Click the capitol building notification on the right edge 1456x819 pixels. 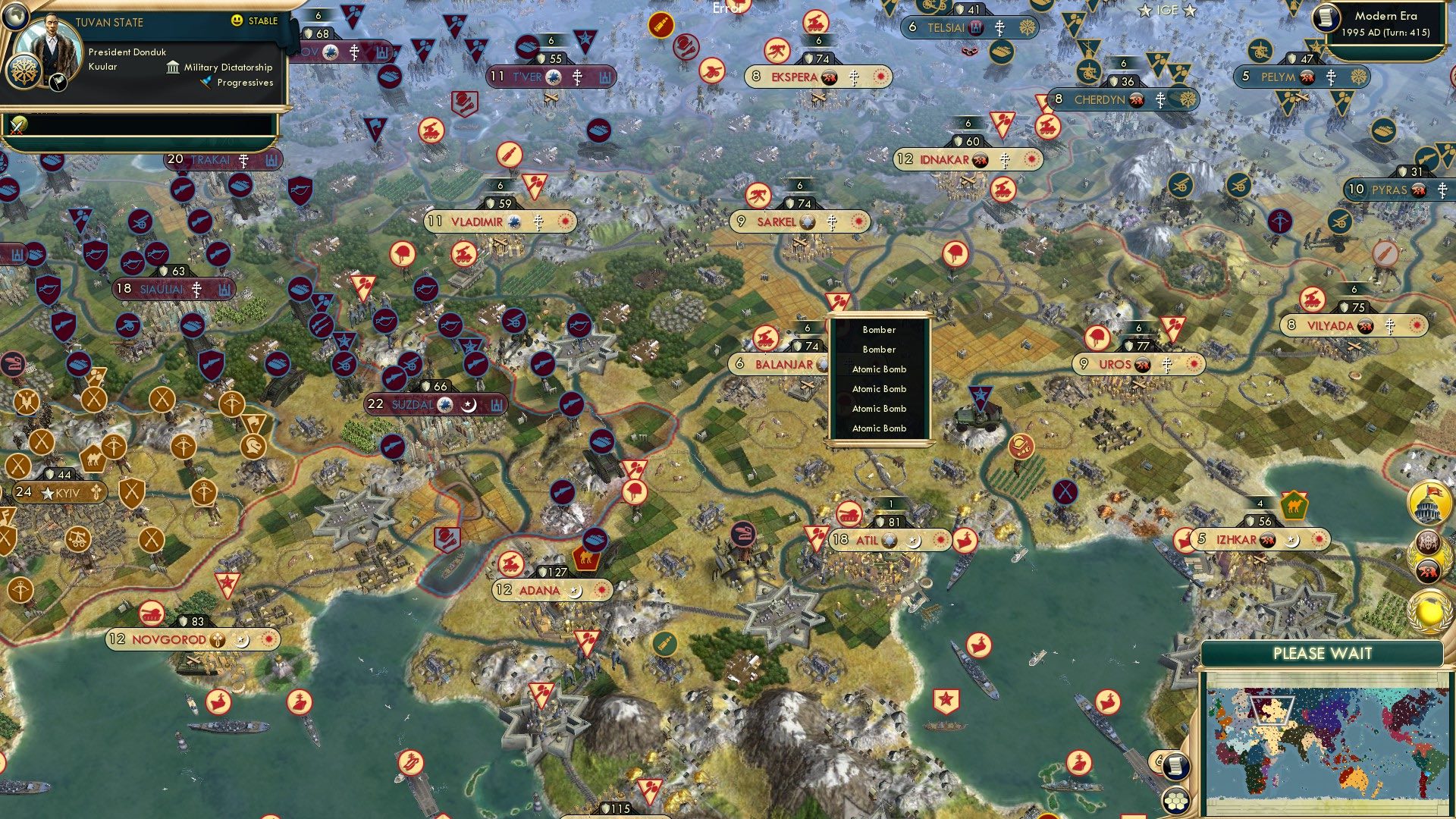(x=1430, y=502)
